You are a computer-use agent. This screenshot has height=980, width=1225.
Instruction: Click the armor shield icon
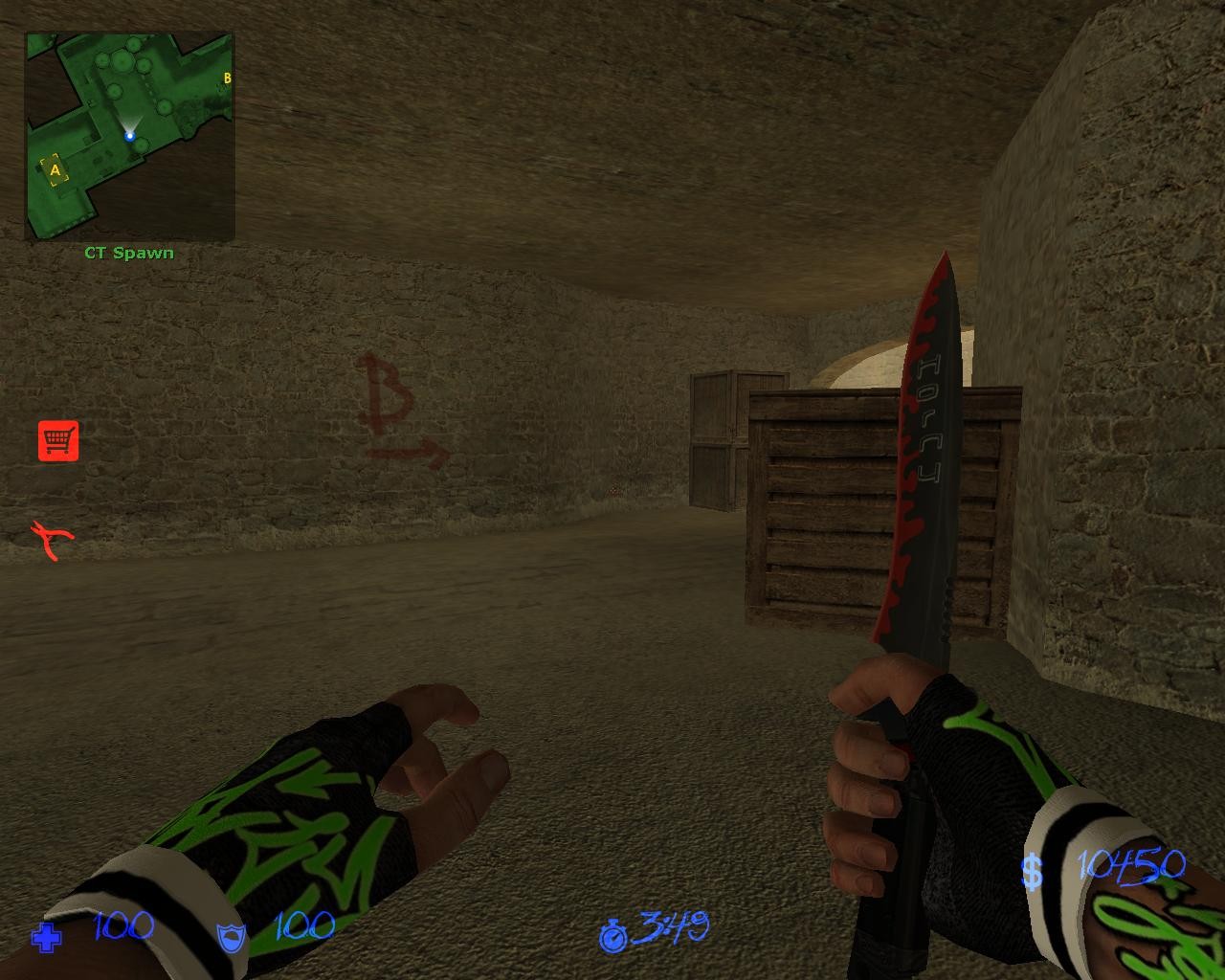pos(230,939)
